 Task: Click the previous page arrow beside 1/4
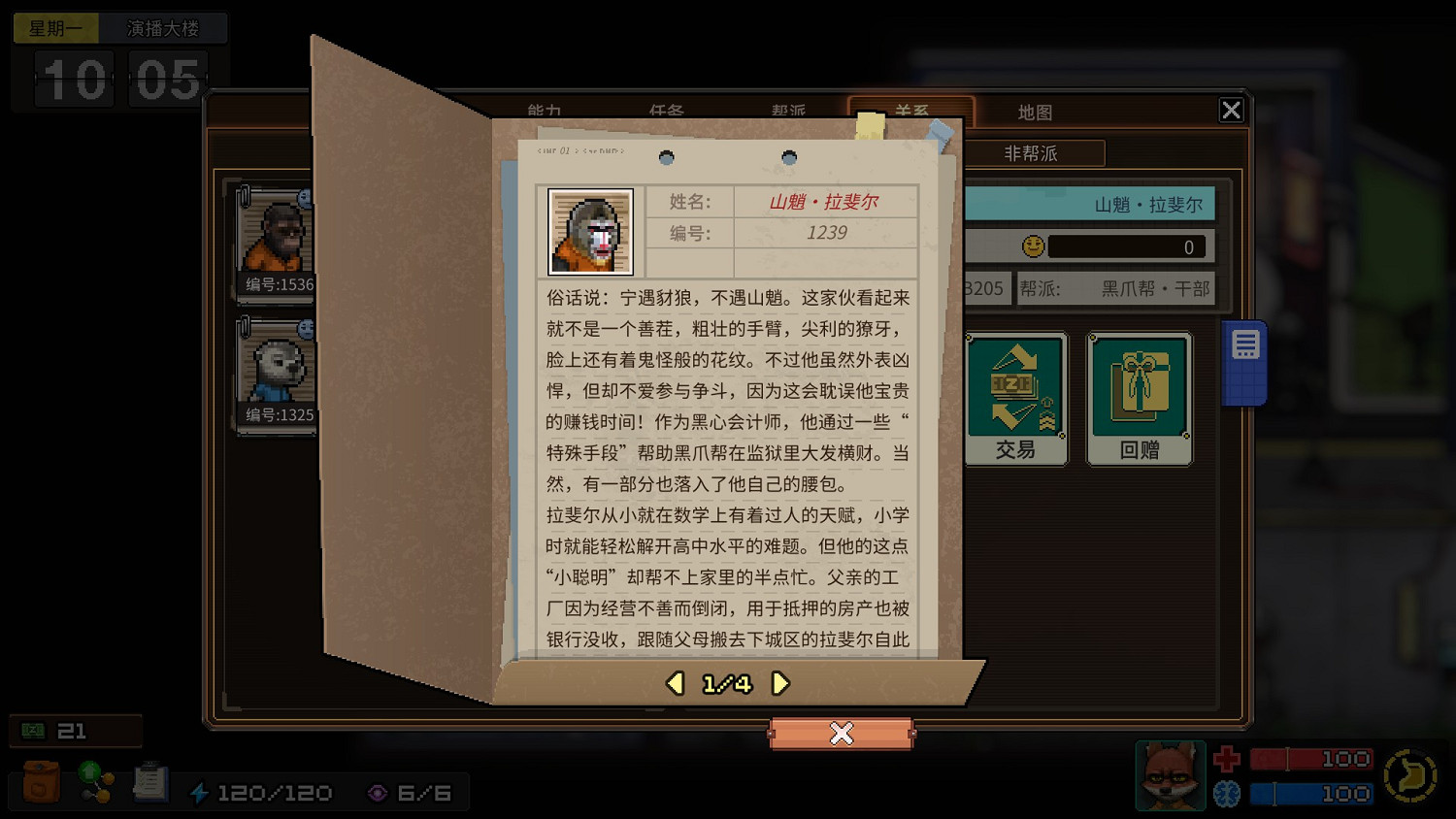click(x=674, y=683)
